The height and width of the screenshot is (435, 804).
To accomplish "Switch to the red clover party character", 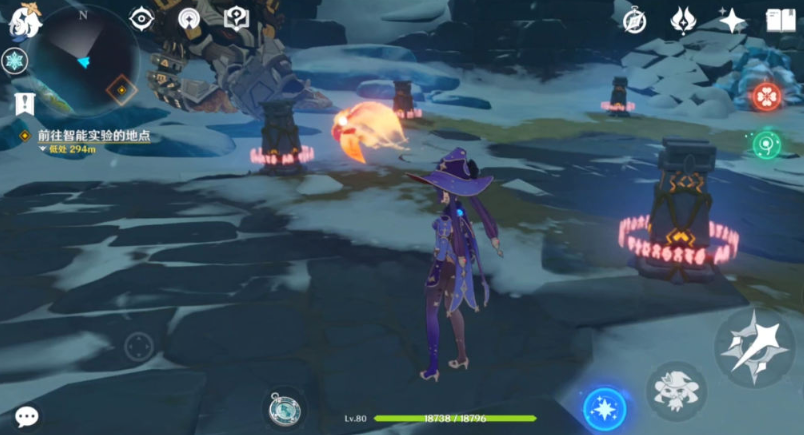I will point(765,96).
